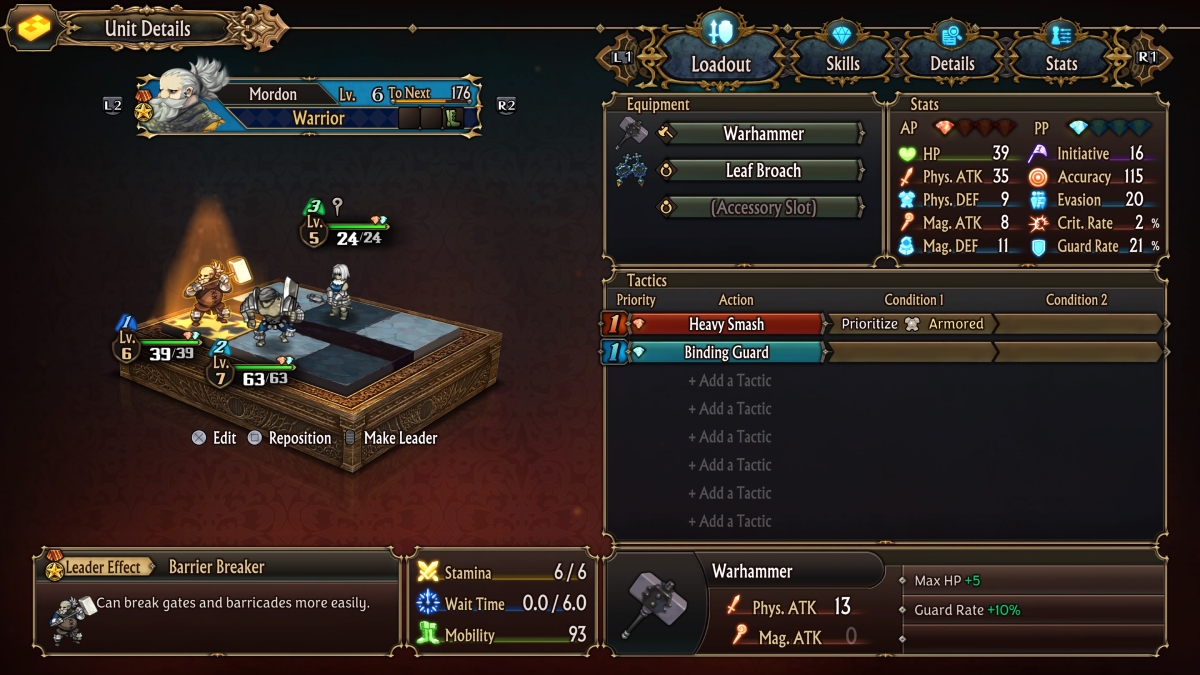The height and width of the screenshot is (675, 1200).
Task: Open the Skills tab
Action: tap(842, 63)
